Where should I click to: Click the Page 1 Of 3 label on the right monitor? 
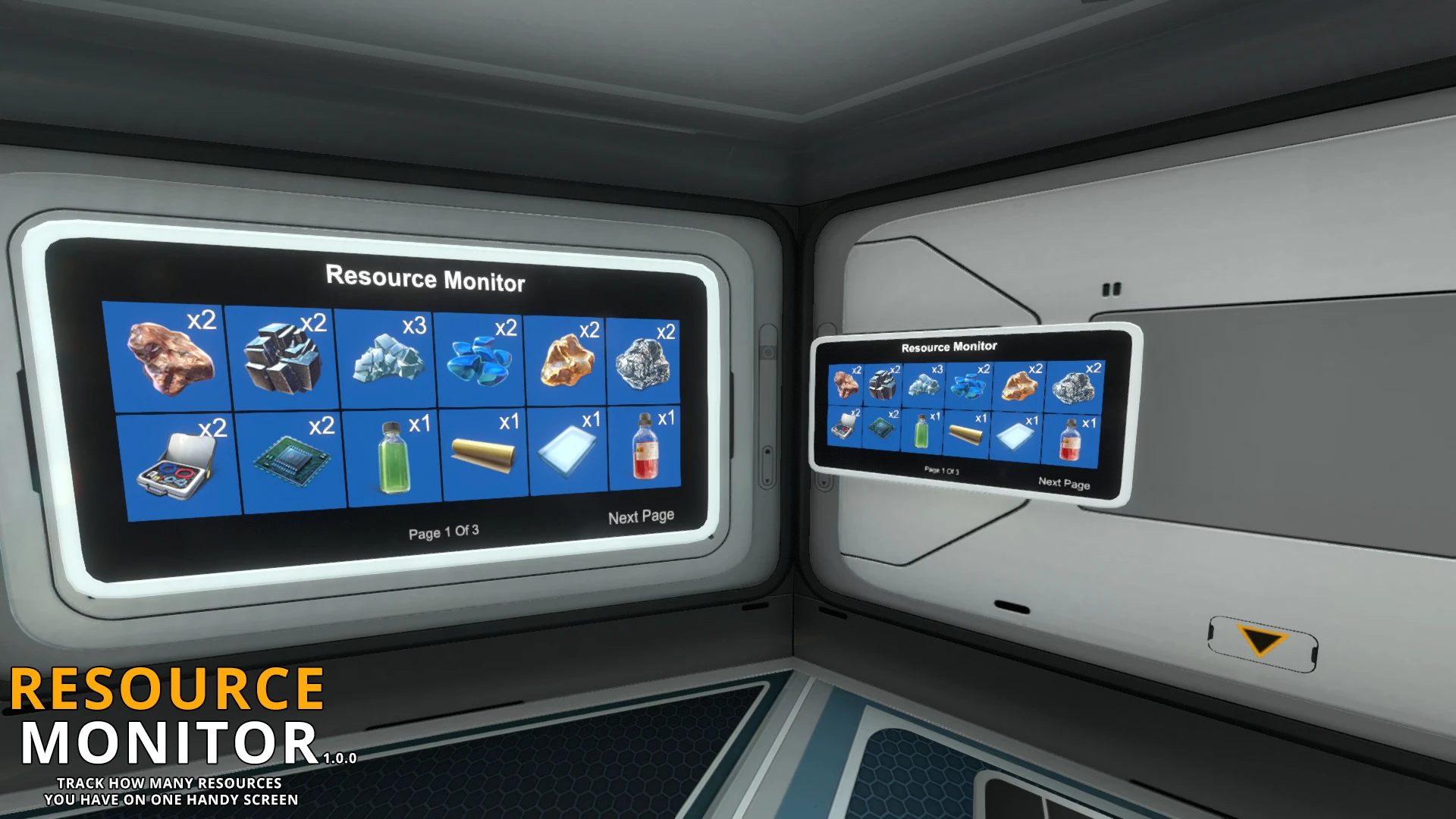click(x=943, y=469)
